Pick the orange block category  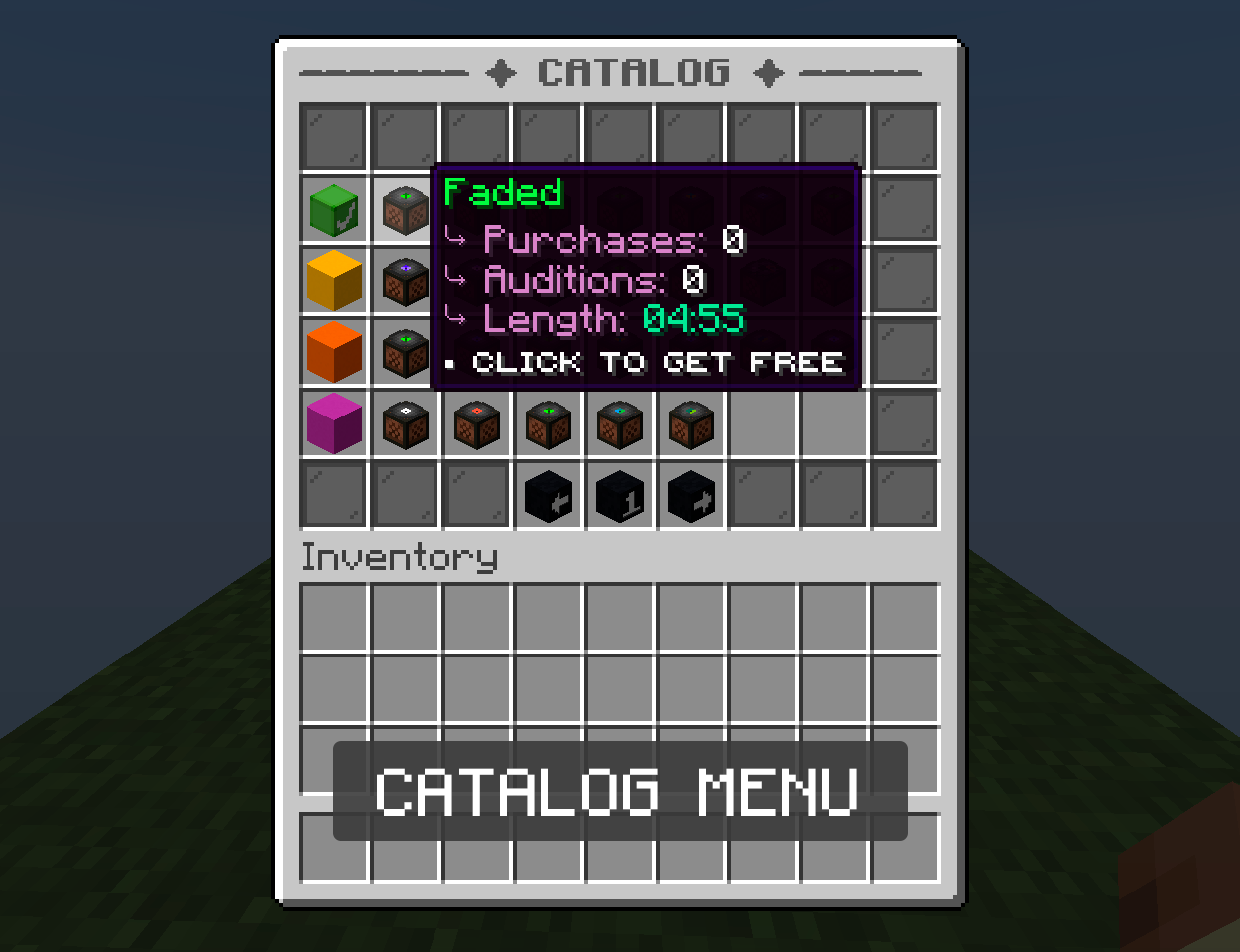tap(334, 352)
